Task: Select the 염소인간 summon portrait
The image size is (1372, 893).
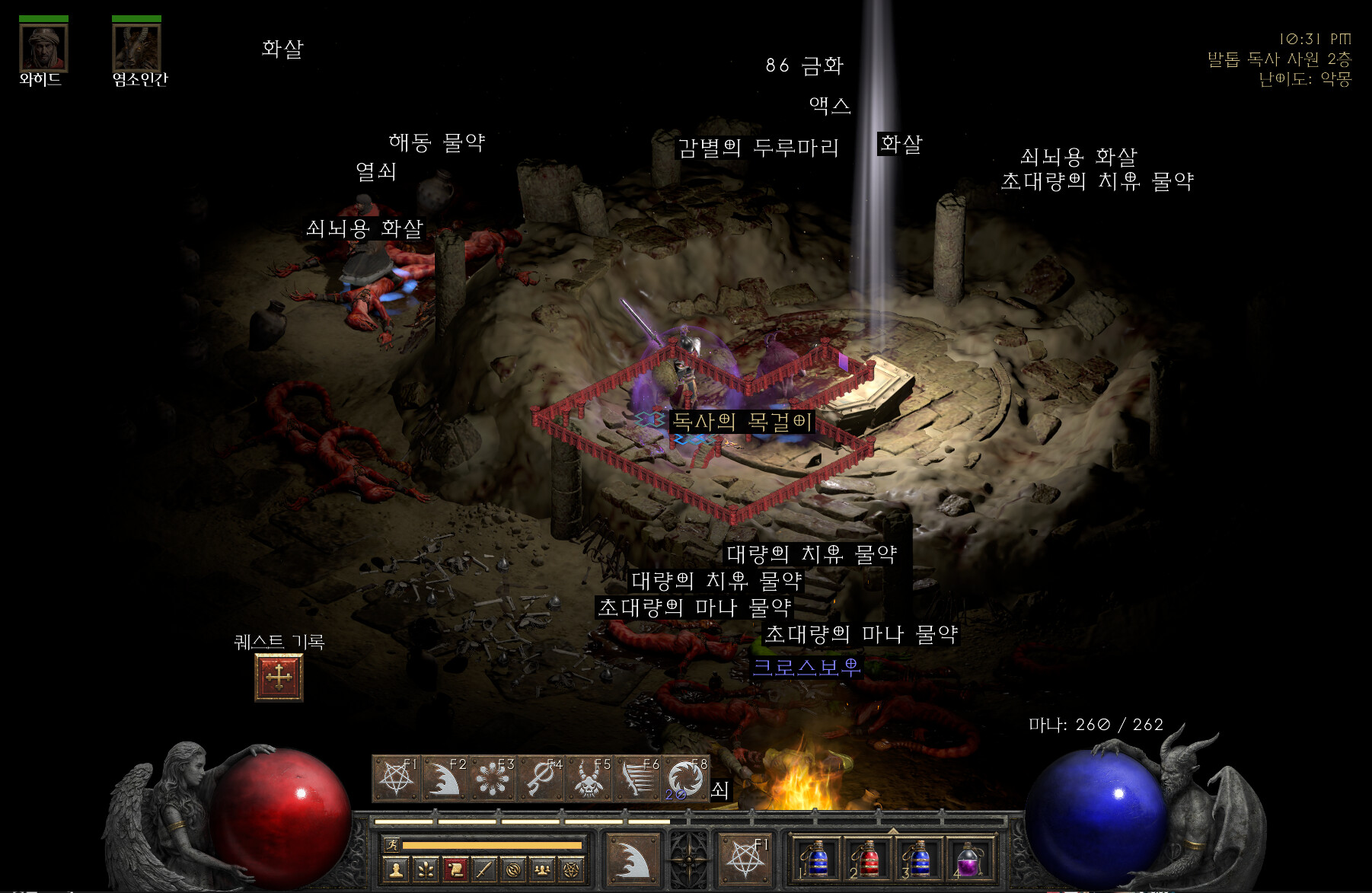Action: (x=136, y=47)
